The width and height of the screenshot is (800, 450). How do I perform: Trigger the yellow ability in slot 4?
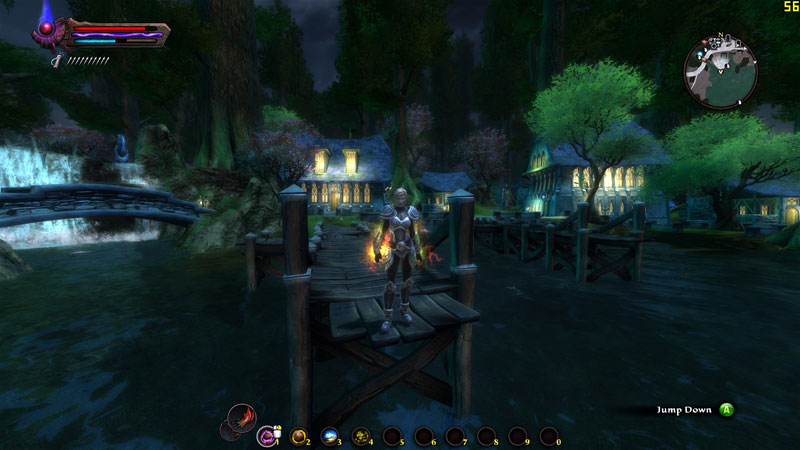tap(360, 435)
